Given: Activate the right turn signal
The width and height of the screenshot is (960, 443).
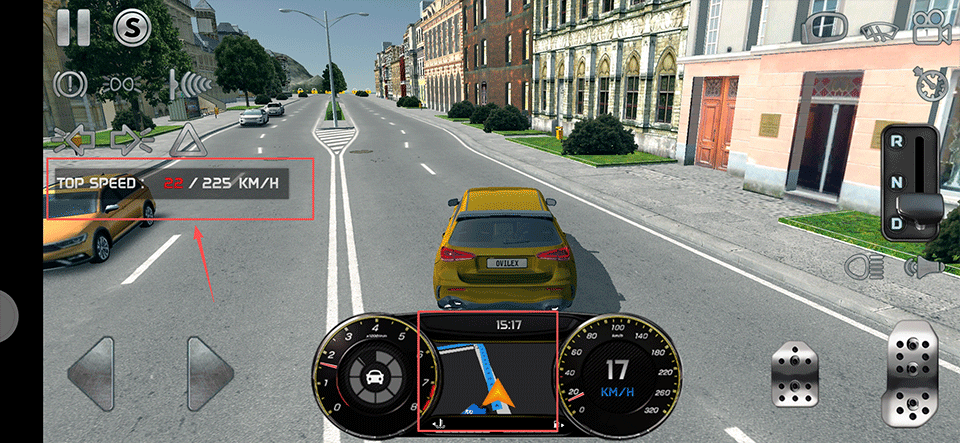Looking at the screenshot, I should pos(130,138).
